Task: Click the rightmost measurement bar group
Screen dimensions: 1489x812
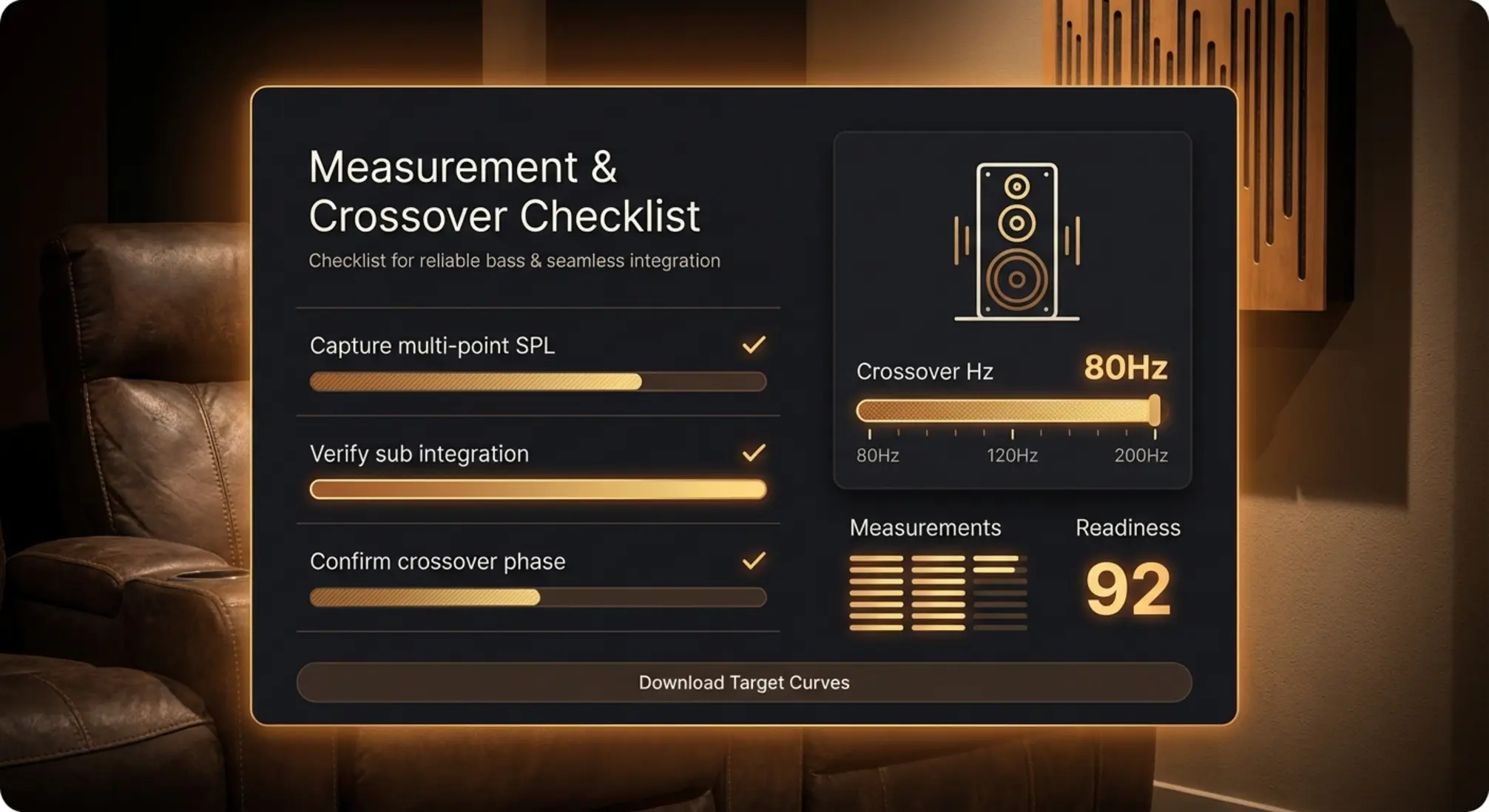Action: [1000, 592]
